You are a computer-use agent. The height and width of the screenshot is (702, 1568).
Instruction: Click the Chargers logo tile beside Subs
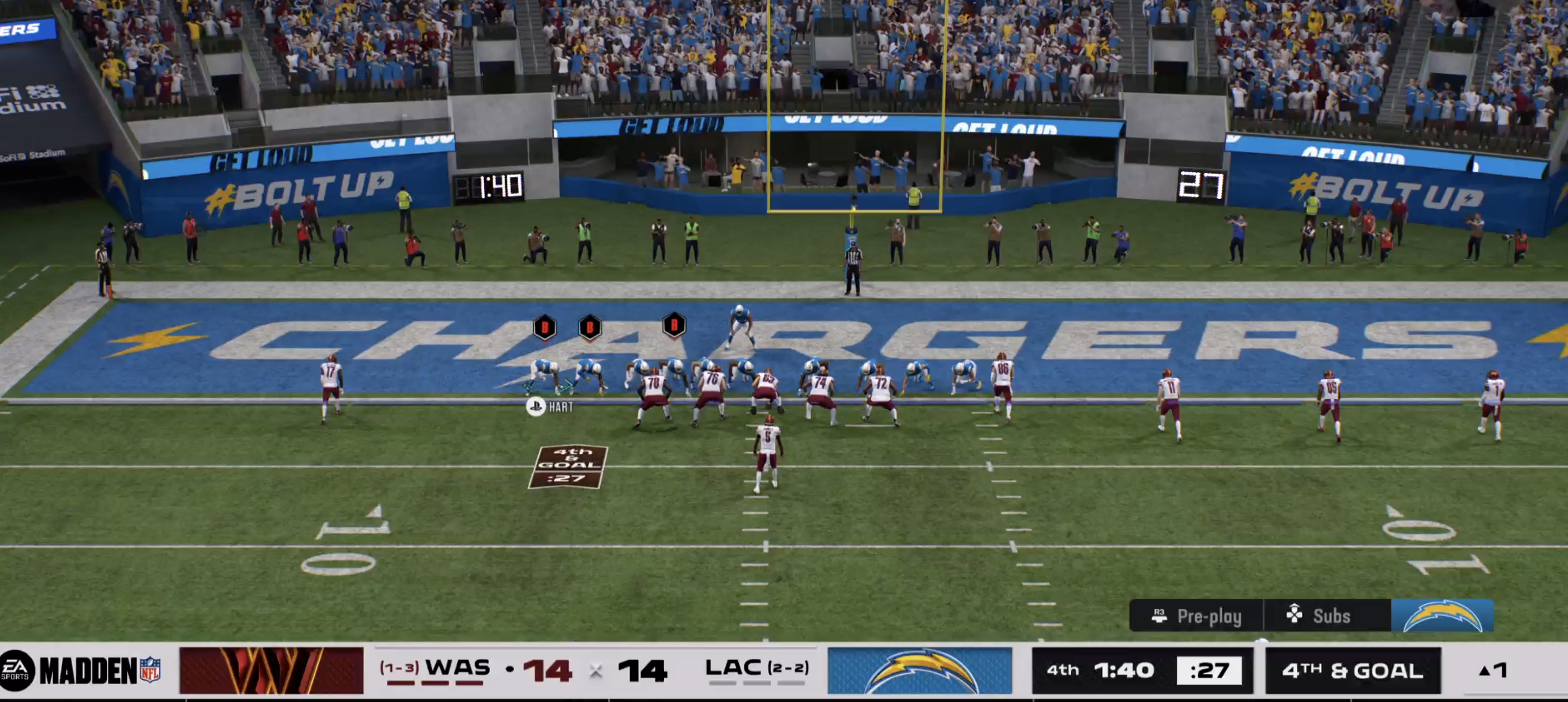coord(1442,616)
